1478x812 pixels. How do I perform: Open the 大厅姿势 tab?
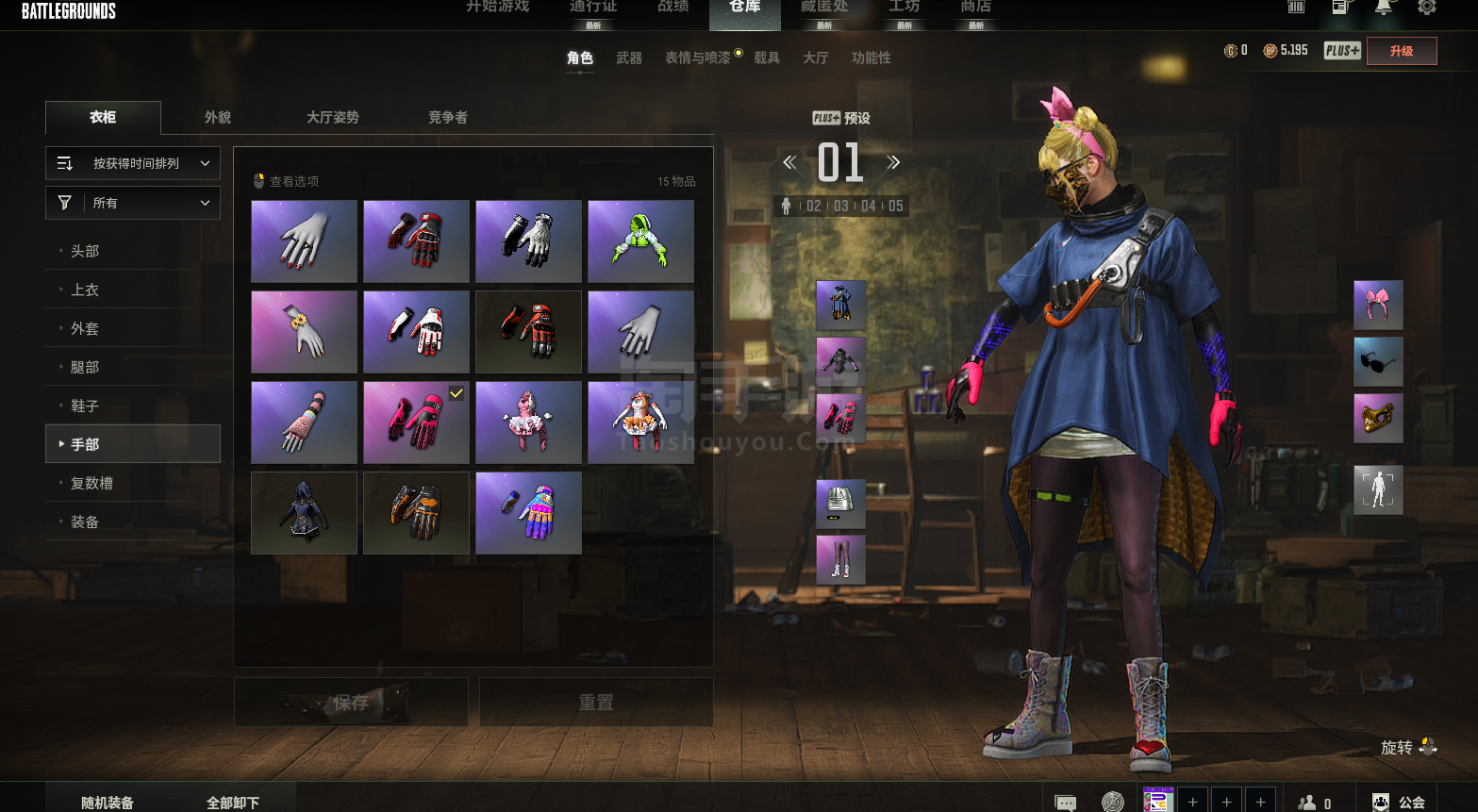tap(332, 118)
